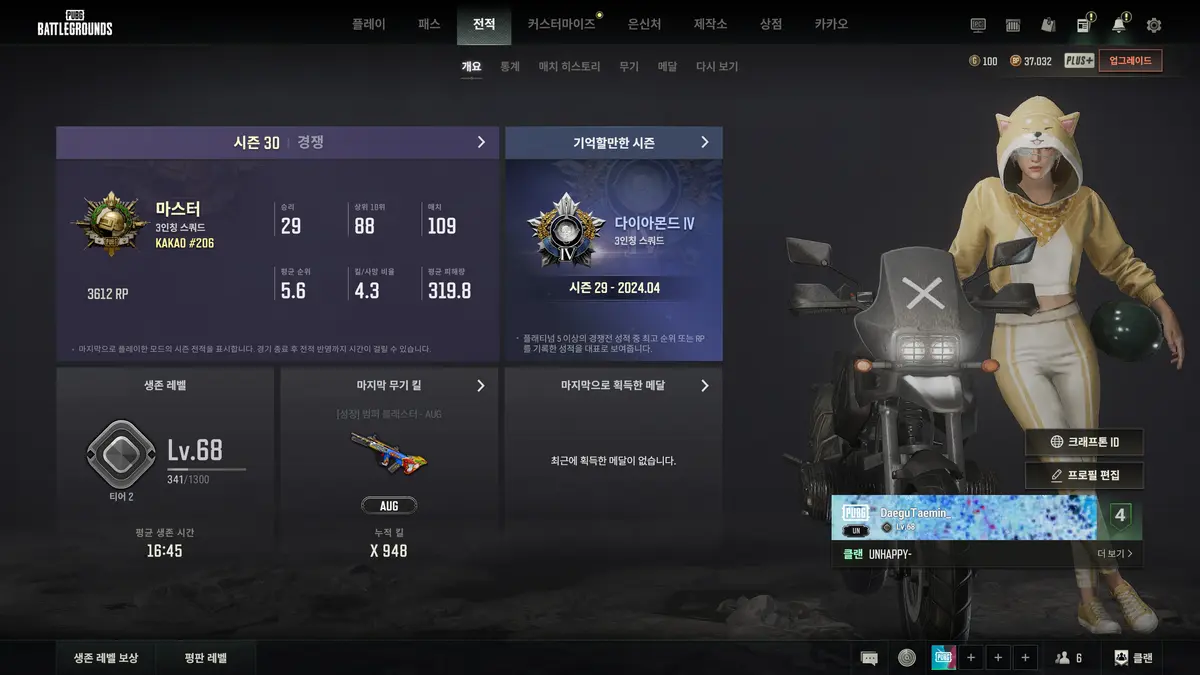Open 생존 레벨 보상 rewards
The height and width of the screenshot is (675, 1200).
106,658
